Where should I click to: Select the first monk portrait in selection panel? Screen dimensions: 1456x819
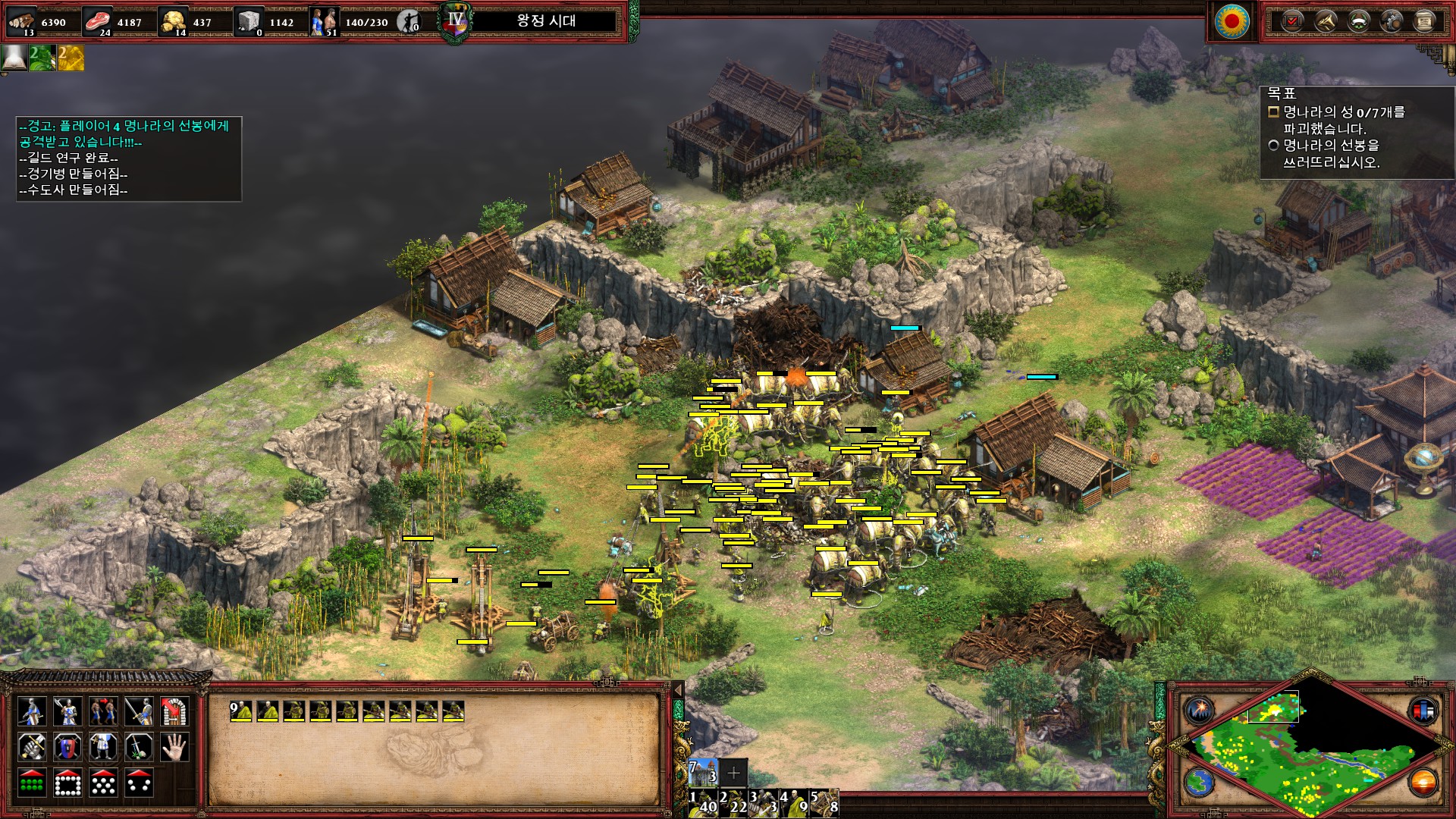pyautogui.click(x=241, y=711)
